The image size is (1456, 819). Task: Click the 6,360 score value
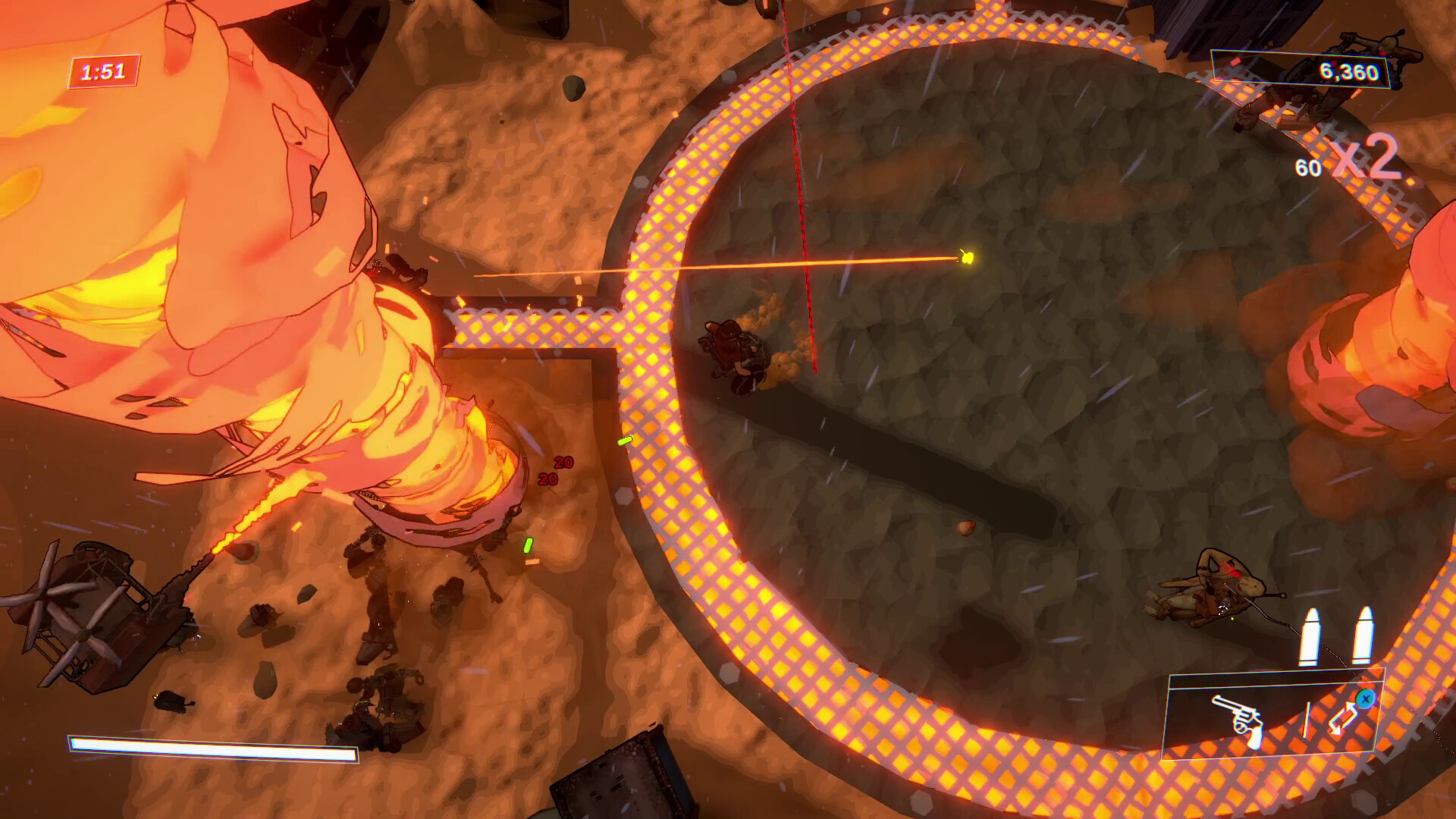click(1349, 70)
